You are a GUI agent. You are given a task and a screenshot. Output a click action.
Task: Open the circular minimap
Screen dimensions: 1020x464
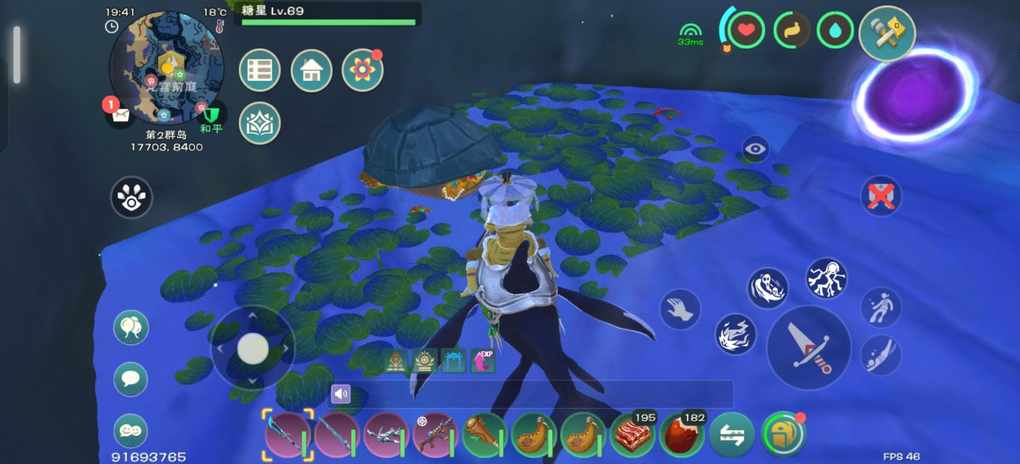167,65
